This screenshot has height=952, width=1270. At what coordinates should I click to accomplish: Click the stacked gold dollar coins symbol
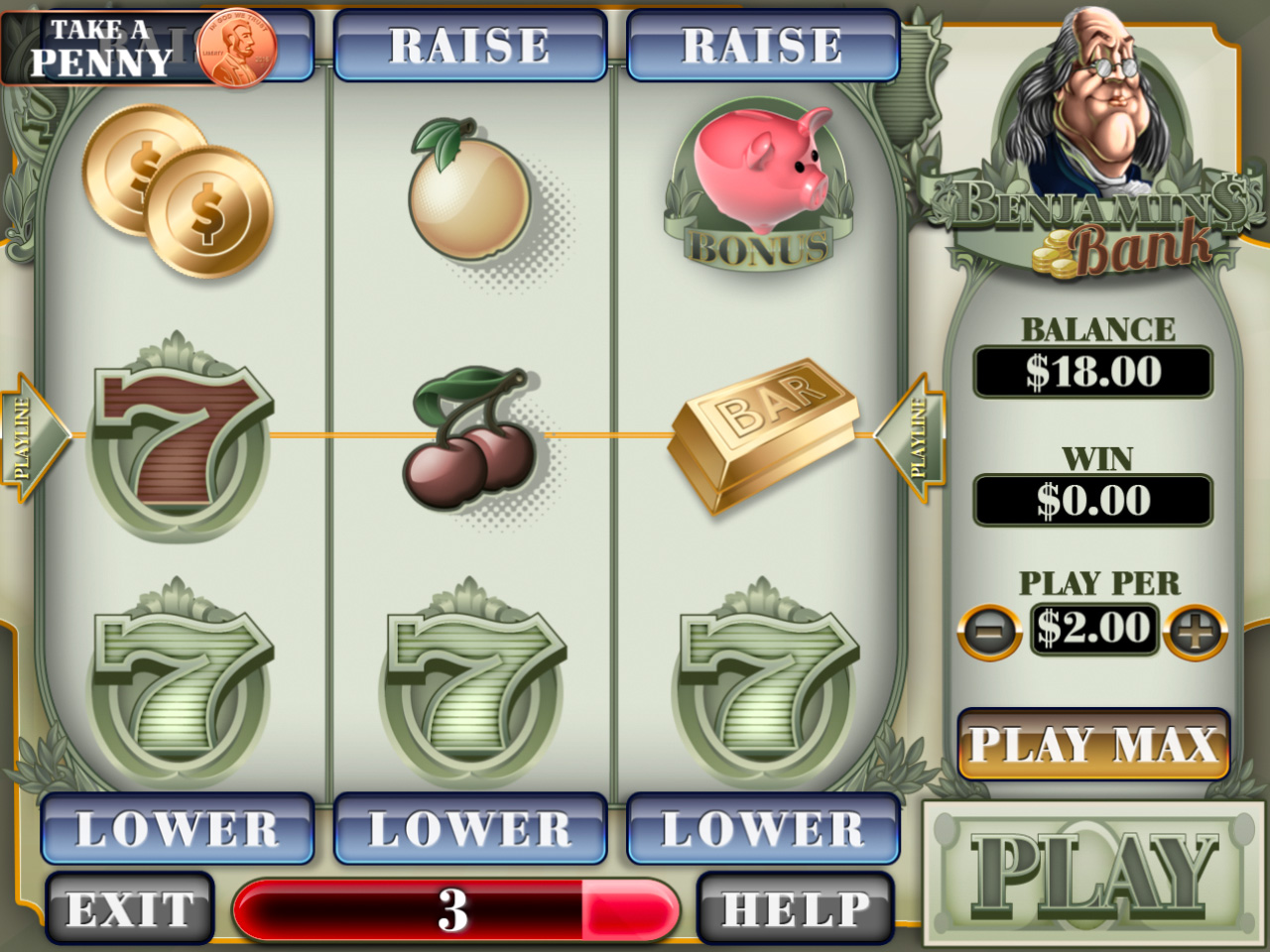coord(179,193)
